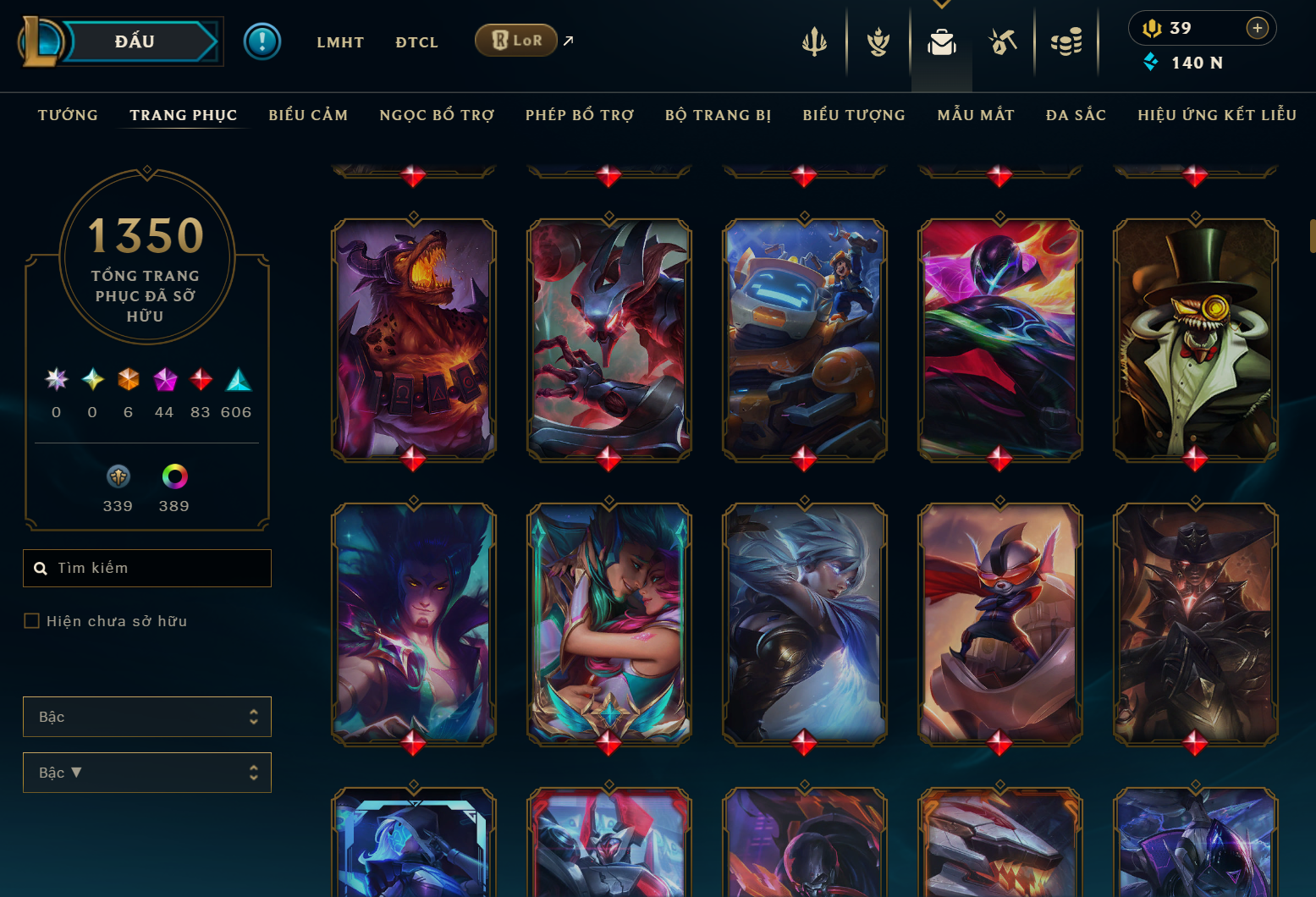Image resolution: width=1316 pixels, height=897 pixels.
Task: Open the ranked crest icon
Action: click(x=878, y=40)
